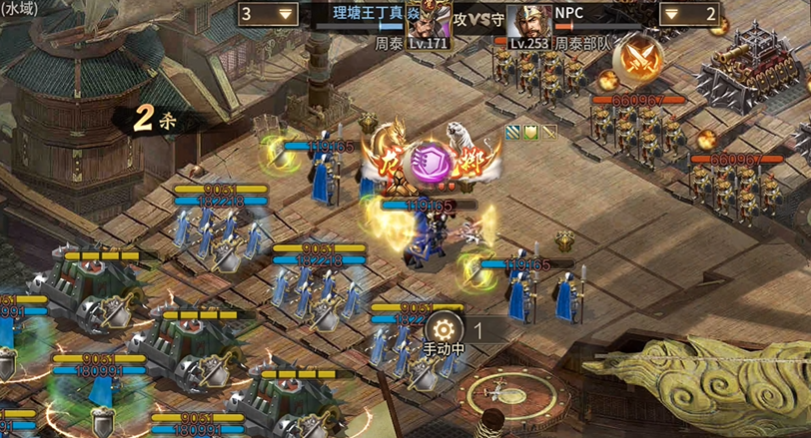This screenshot has width=811, height=438.
Task: Toggle the manual mode gear button
Action: pyautogui.click(x=444, y=329)
